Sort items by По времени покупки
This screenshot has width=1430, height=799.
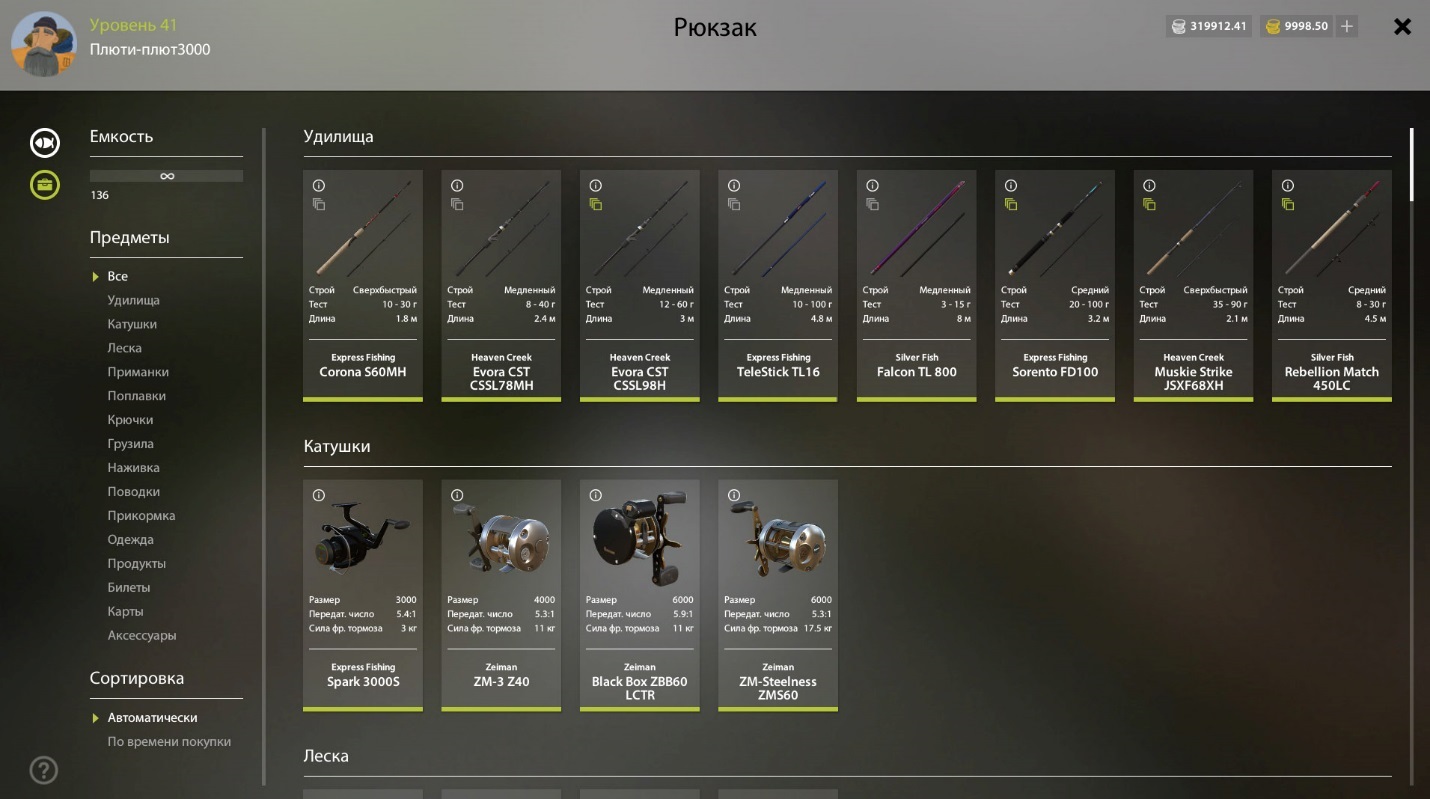click(169, 742)
